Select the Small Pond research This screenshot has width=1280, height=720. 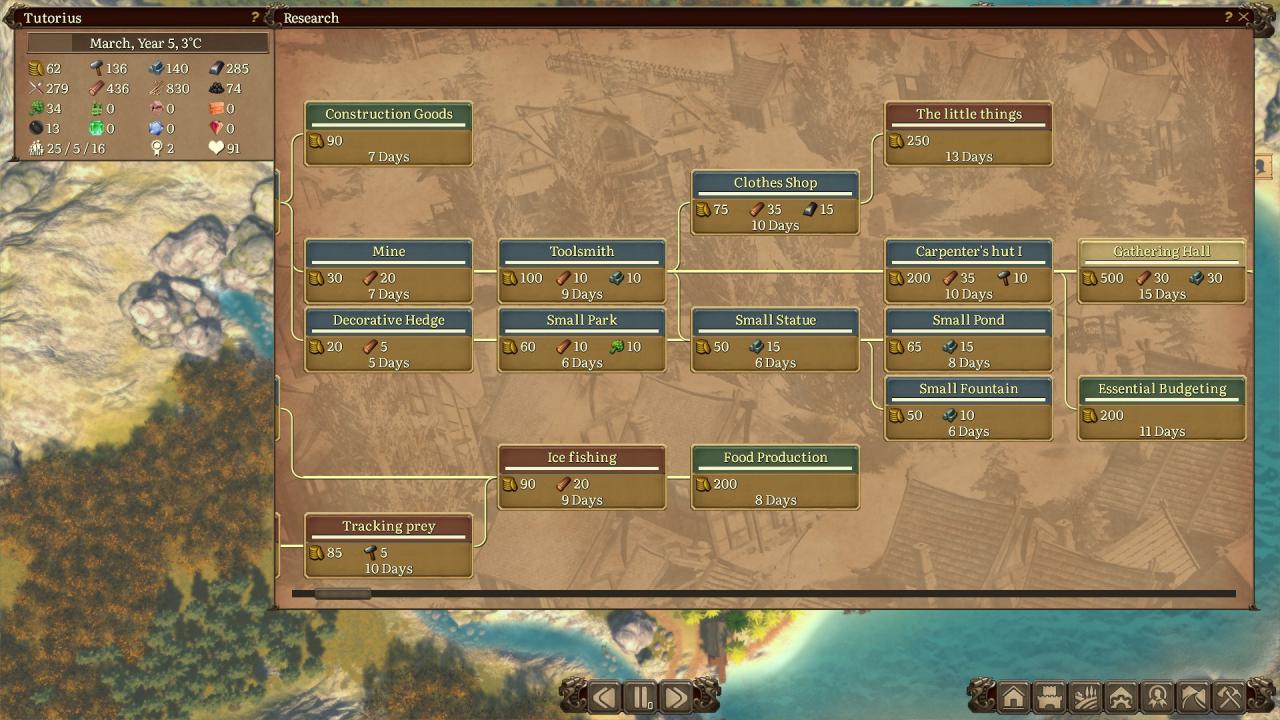tap(968, 340)
